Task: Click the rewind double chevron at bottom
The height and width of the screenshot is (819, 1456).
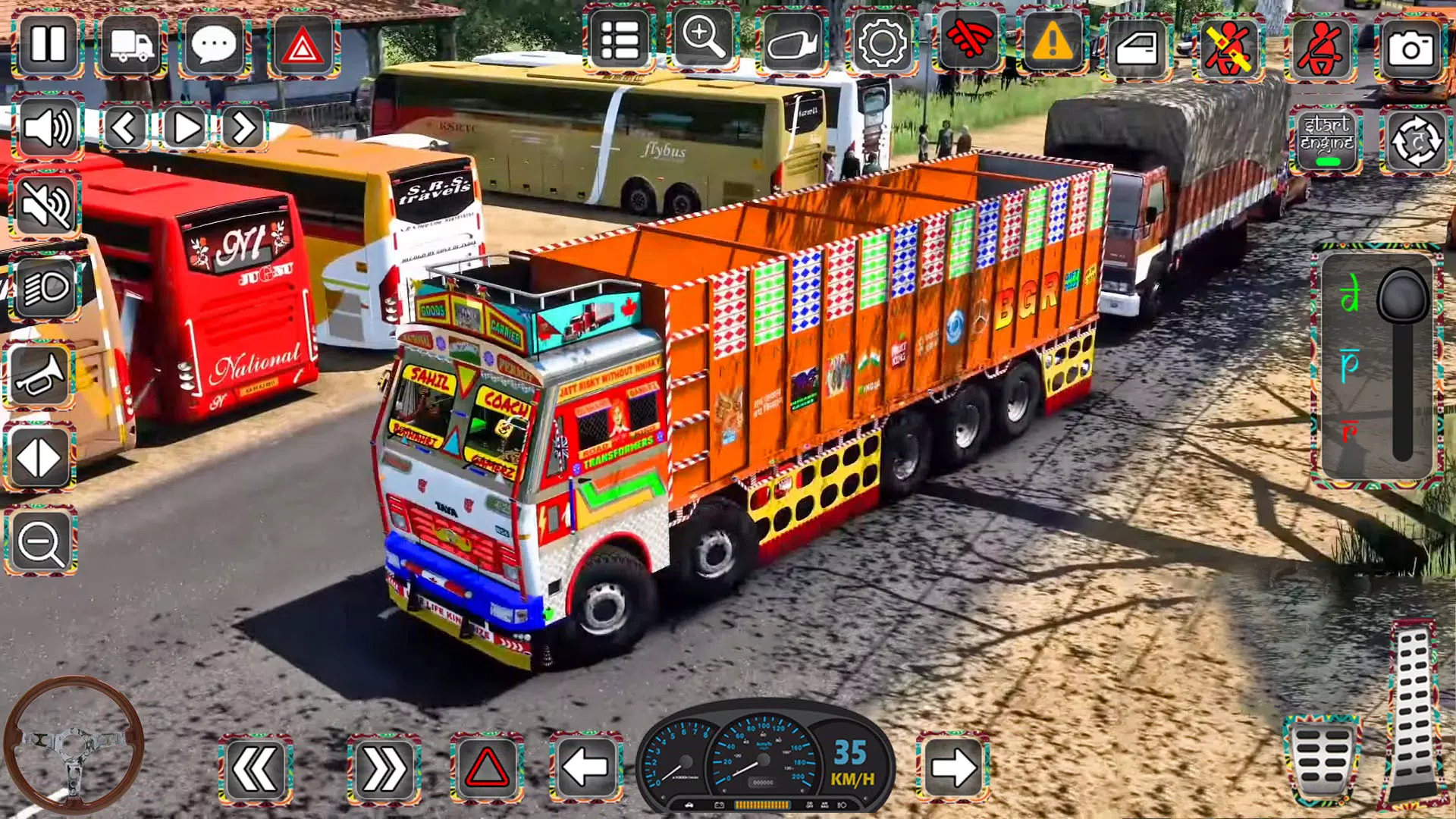Action: (258, 768)
